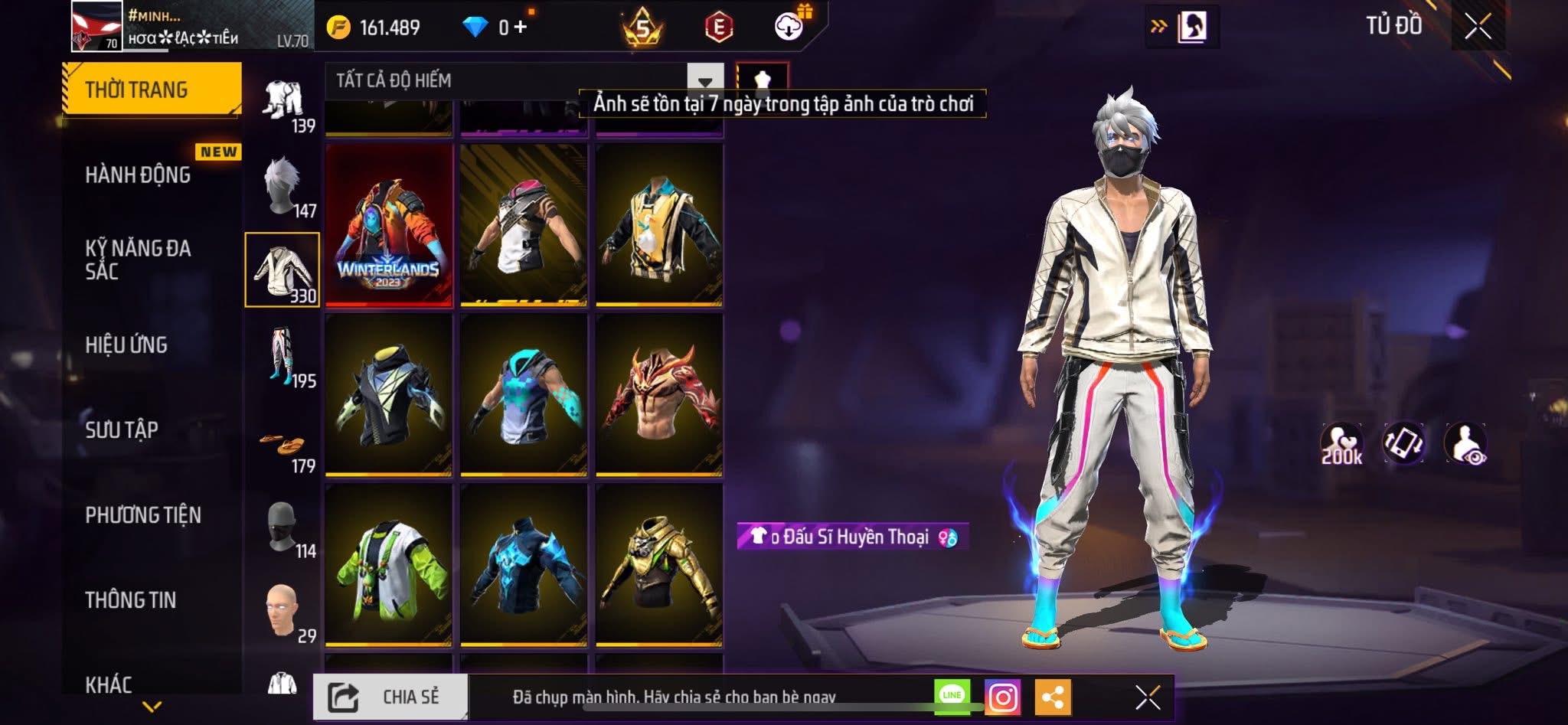
Task: Choose the green and white jacket
Action: pos(389,566)
